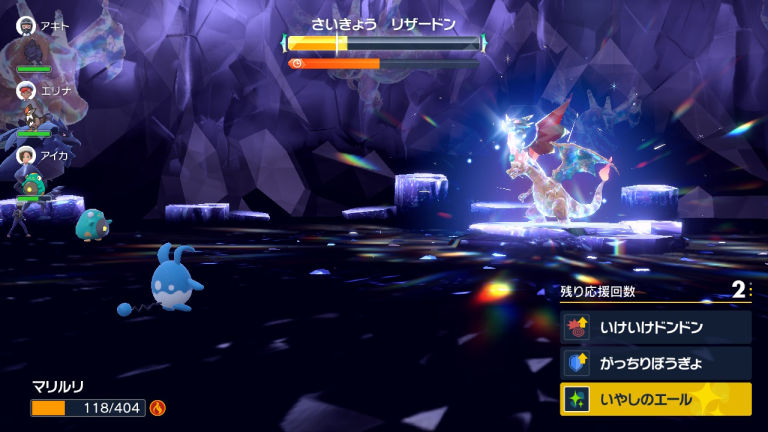Use the いやしのエール healing cheer
The image size is (768, 432).
pyautogui.click(x=655, y=399)
